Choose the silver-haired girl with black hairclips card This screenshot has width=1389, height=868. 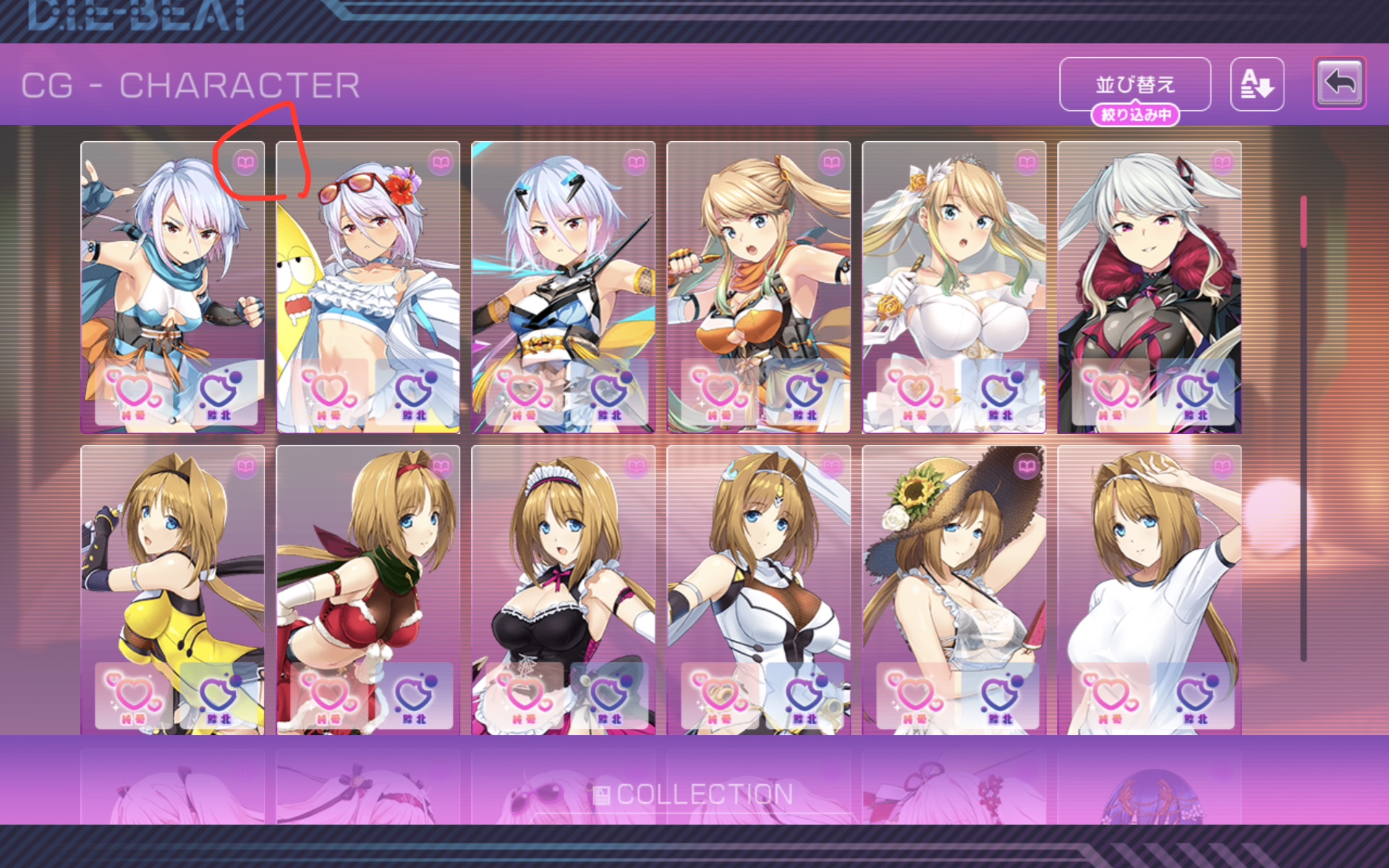click(563, 275)
